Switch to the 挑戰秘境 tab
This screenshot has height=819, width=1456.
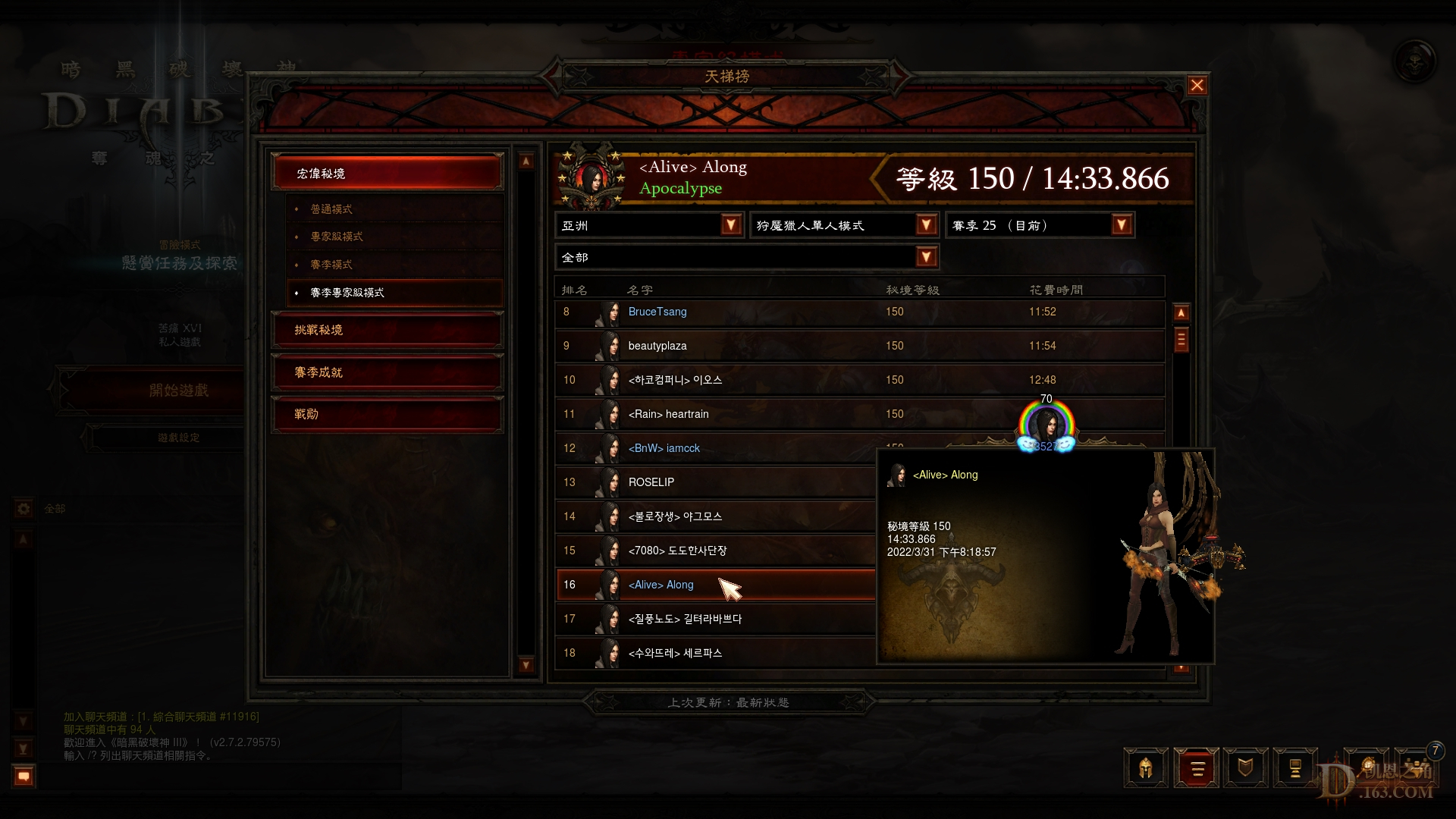[387, 330]
